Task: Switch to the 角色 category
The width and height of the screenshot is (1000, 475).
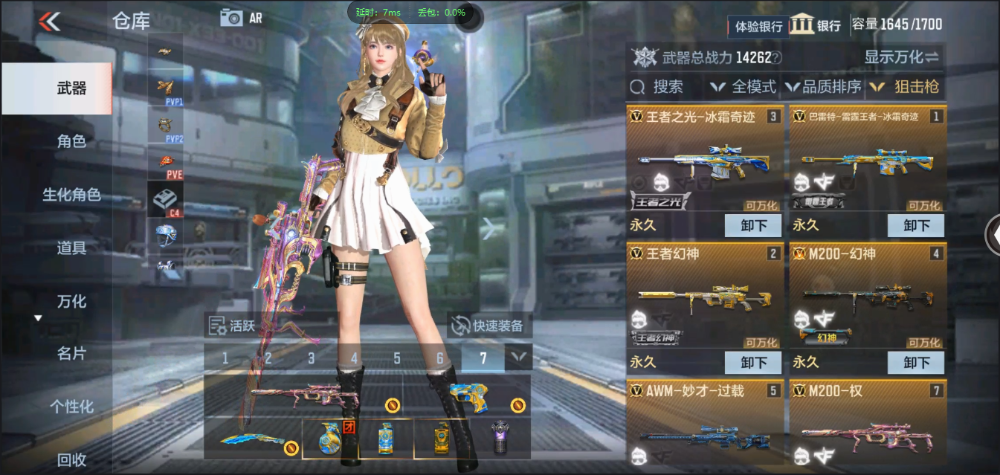Action: 71,141
